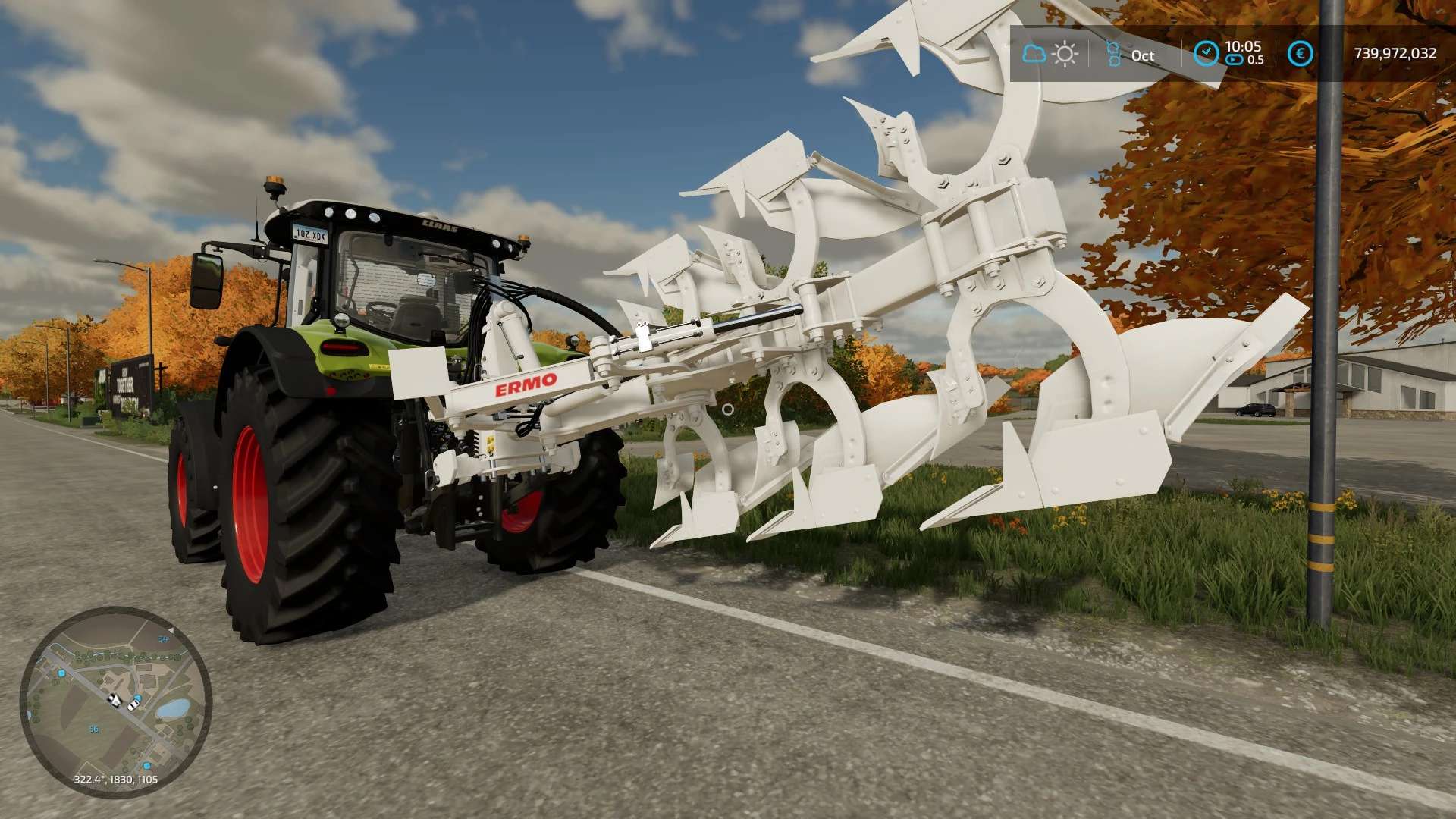Click the season icon beside Oct
1456x819 pixels.
click(x=1113, y=54)
